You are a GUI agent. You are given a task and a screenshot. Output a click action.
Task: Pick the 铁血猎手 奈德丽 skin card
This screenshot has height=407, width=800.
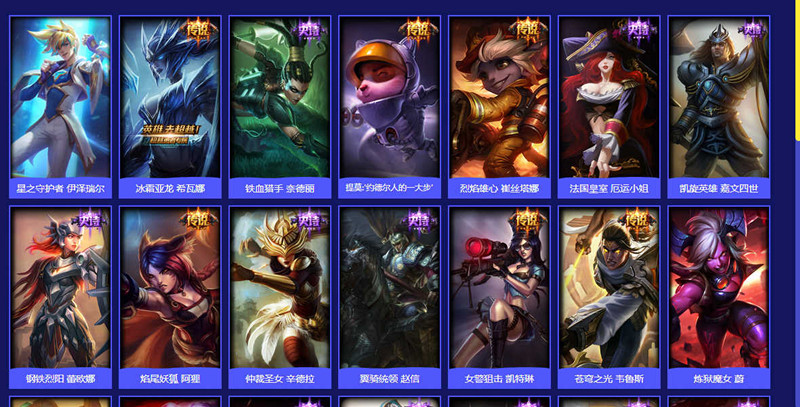point(279,98)
